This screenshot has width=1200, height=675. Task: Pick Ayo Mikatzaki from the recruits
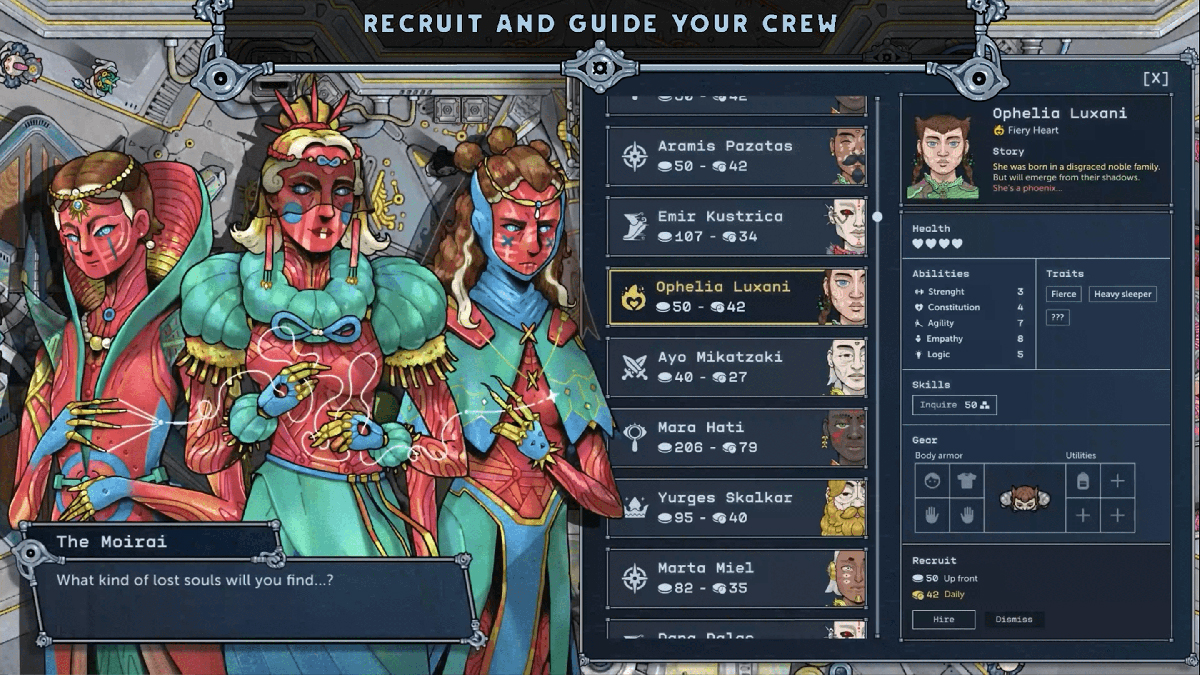pyautogui.click(x=736, y=367)
